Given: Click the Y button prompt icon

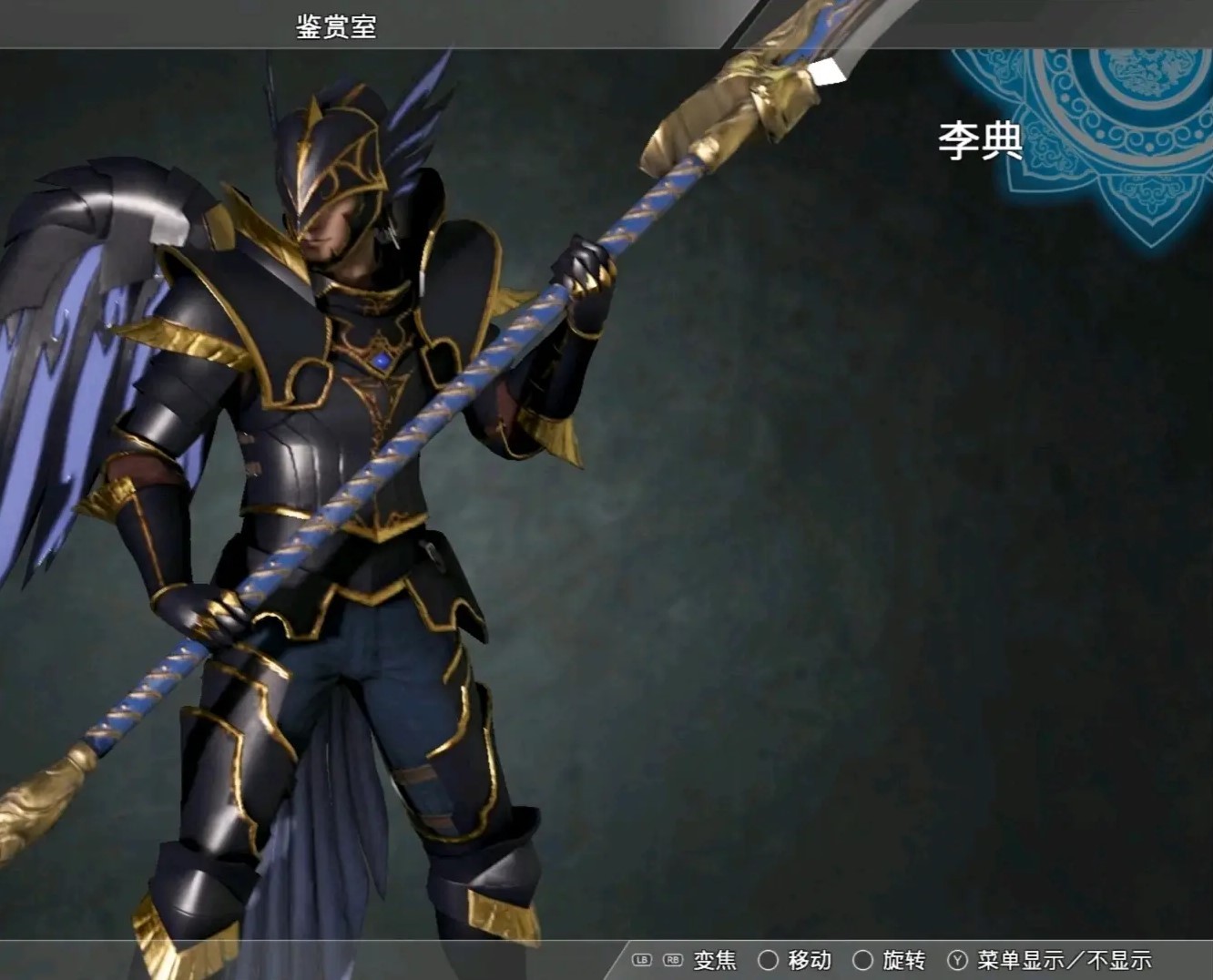Looking at the screenshot, I should [956, 959].
